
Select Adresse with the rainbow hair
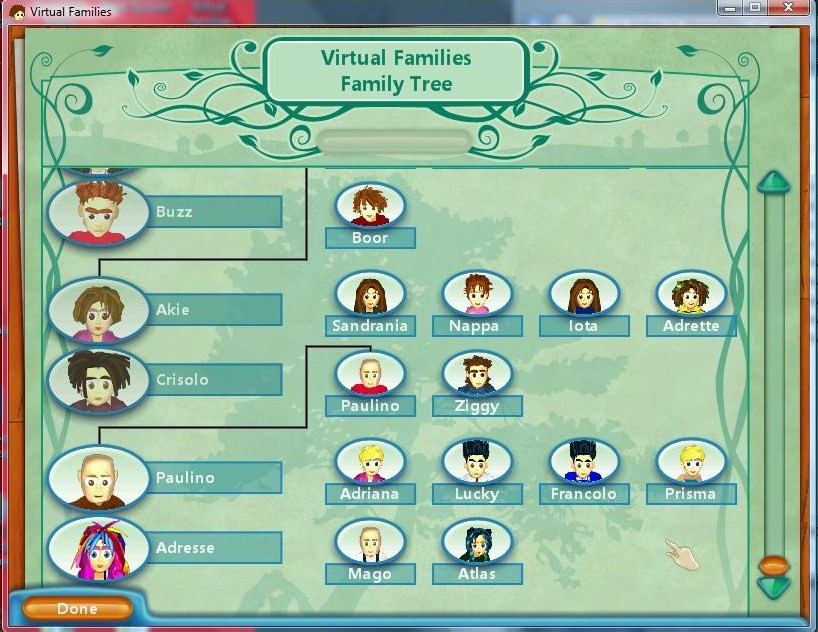click(97, 548)
